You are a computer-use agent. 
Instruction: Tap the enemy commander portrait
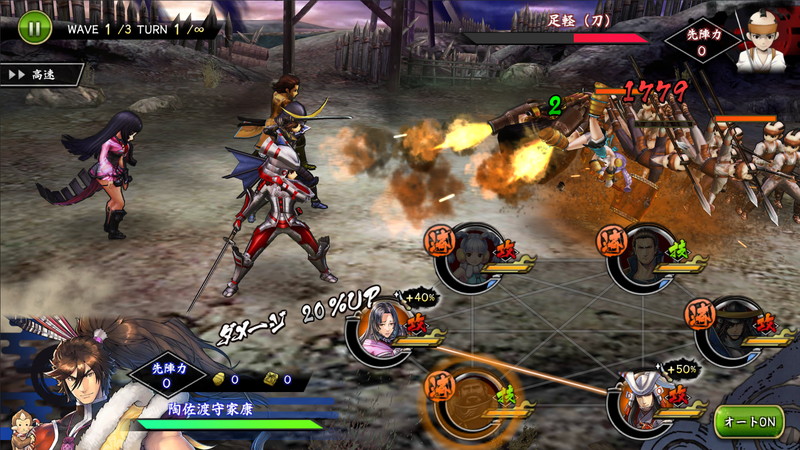click(x=759, y=46)
